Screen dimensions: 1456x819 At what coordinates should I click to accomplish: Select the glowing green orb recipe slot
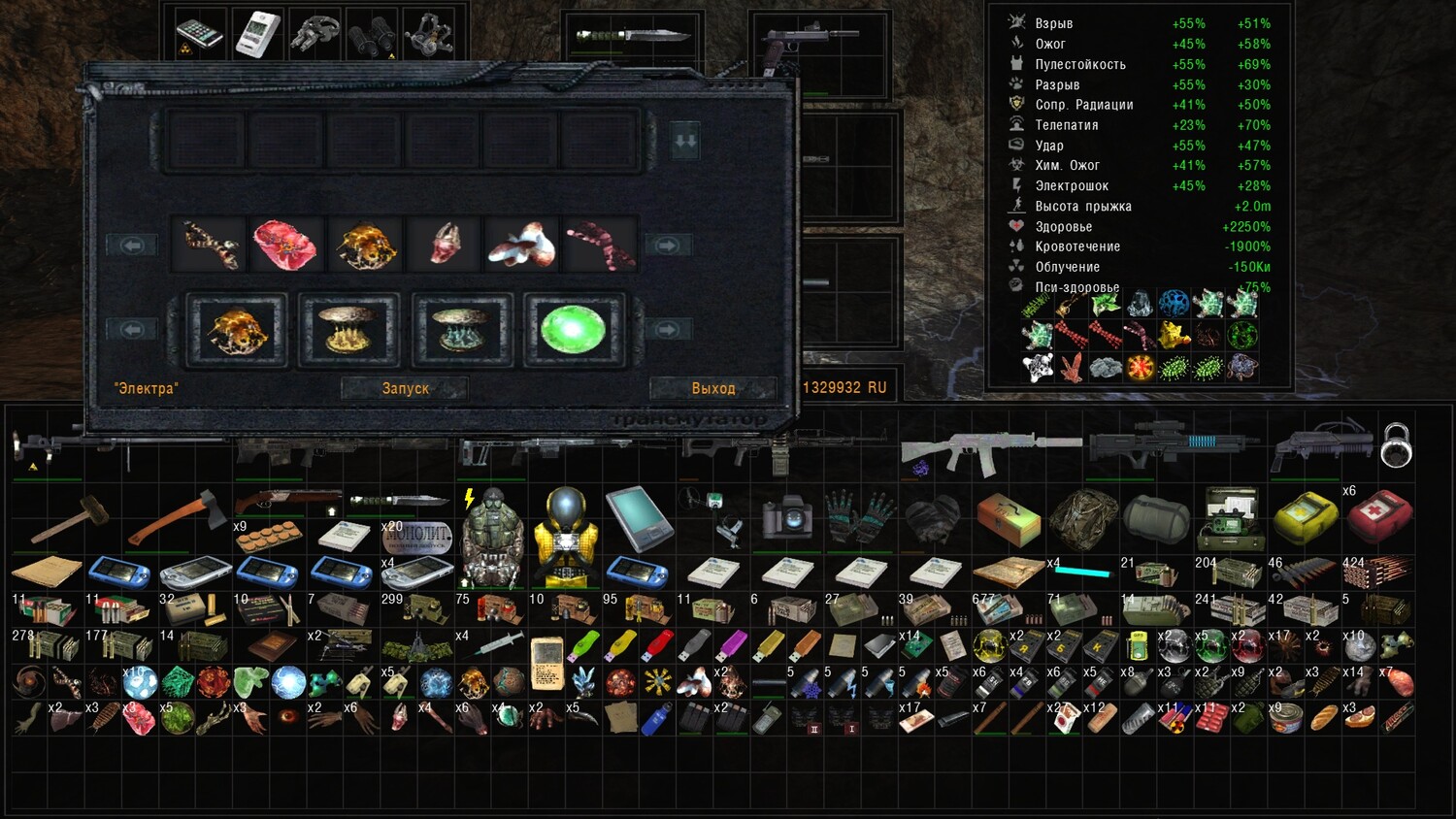pyautogui.click(x=573, y=330)
